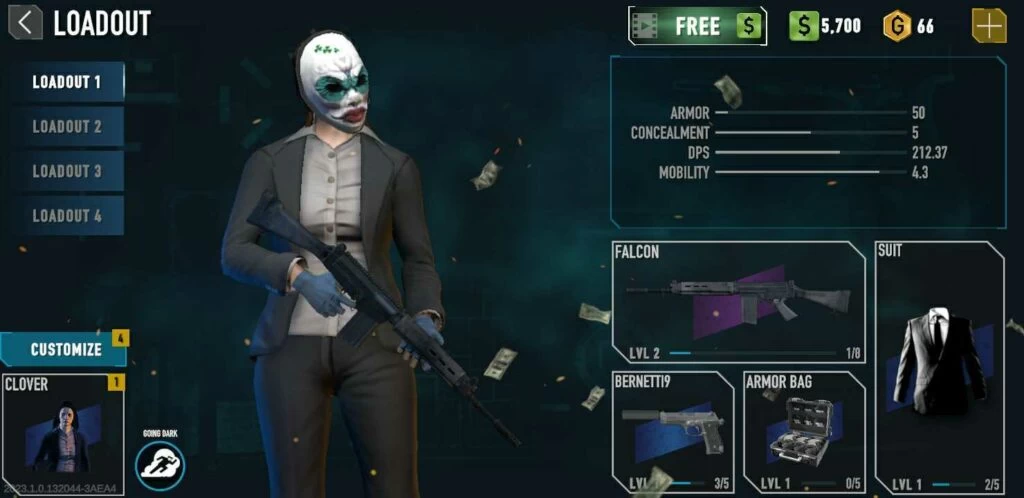Open the Customize menu
Viewport: 1024px width, 498px height.
point(65,349)
